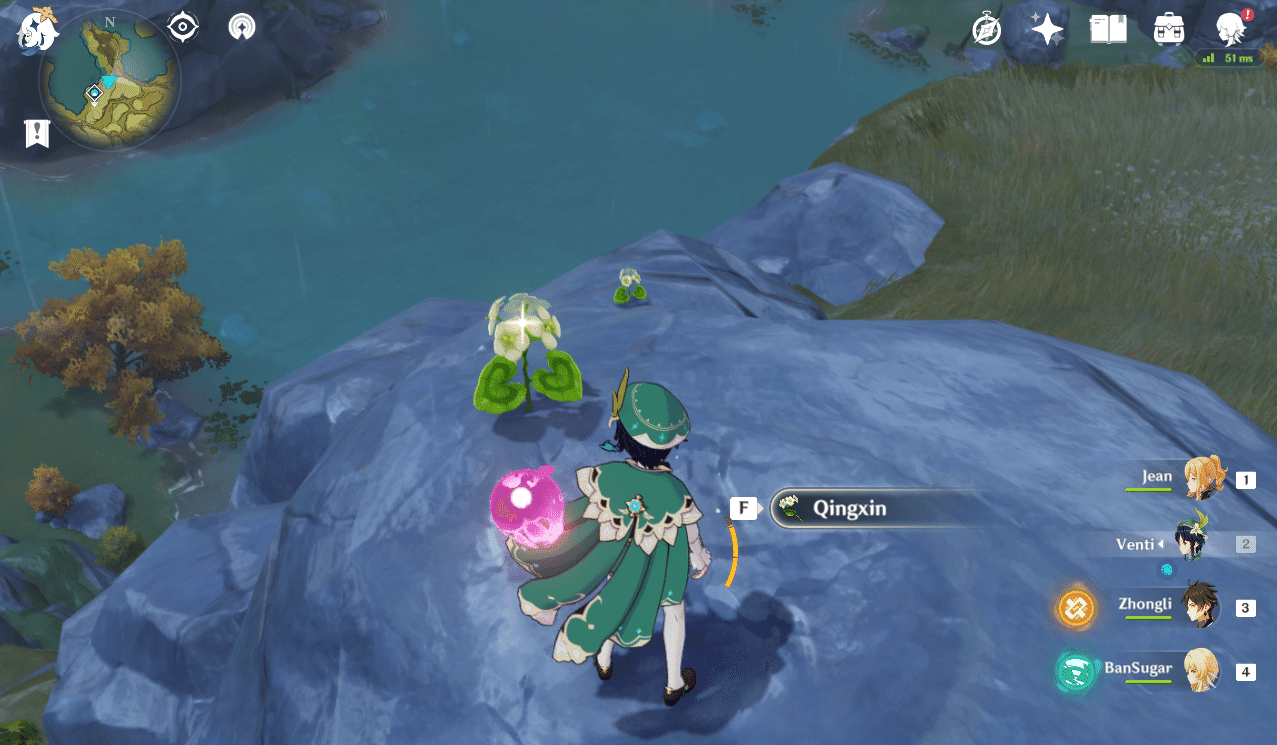Switch to party member Jean
This screenshot has width=1277, height=745.
pos(1199,478)
